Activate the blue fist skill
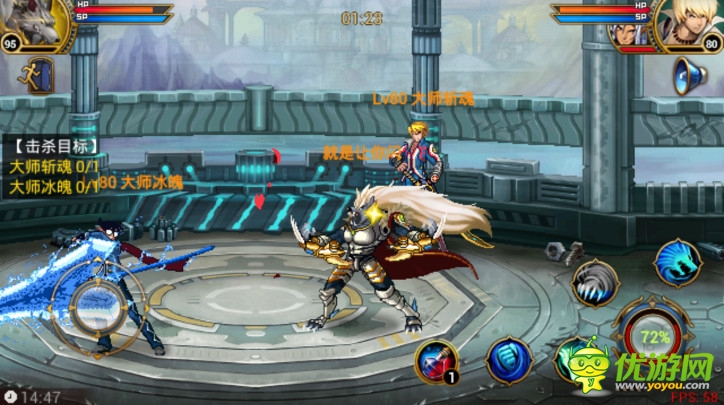Image resolution: width=724 pixels, height=405 pixels. pyautogui.click(x=508, y=360)
